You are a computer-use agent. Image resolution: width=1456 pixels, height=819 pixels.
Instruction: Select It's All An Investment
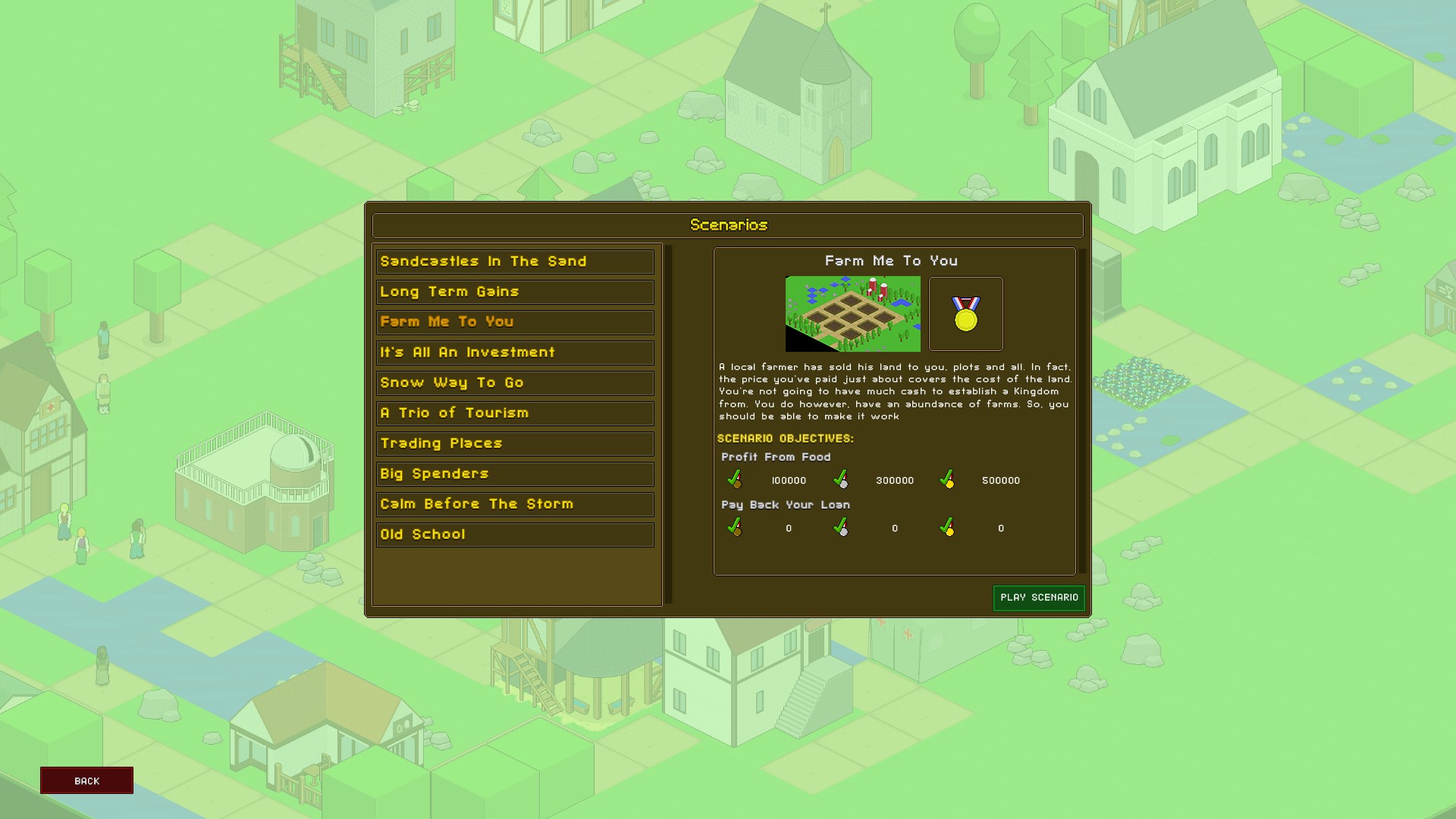tap(514, 353)
